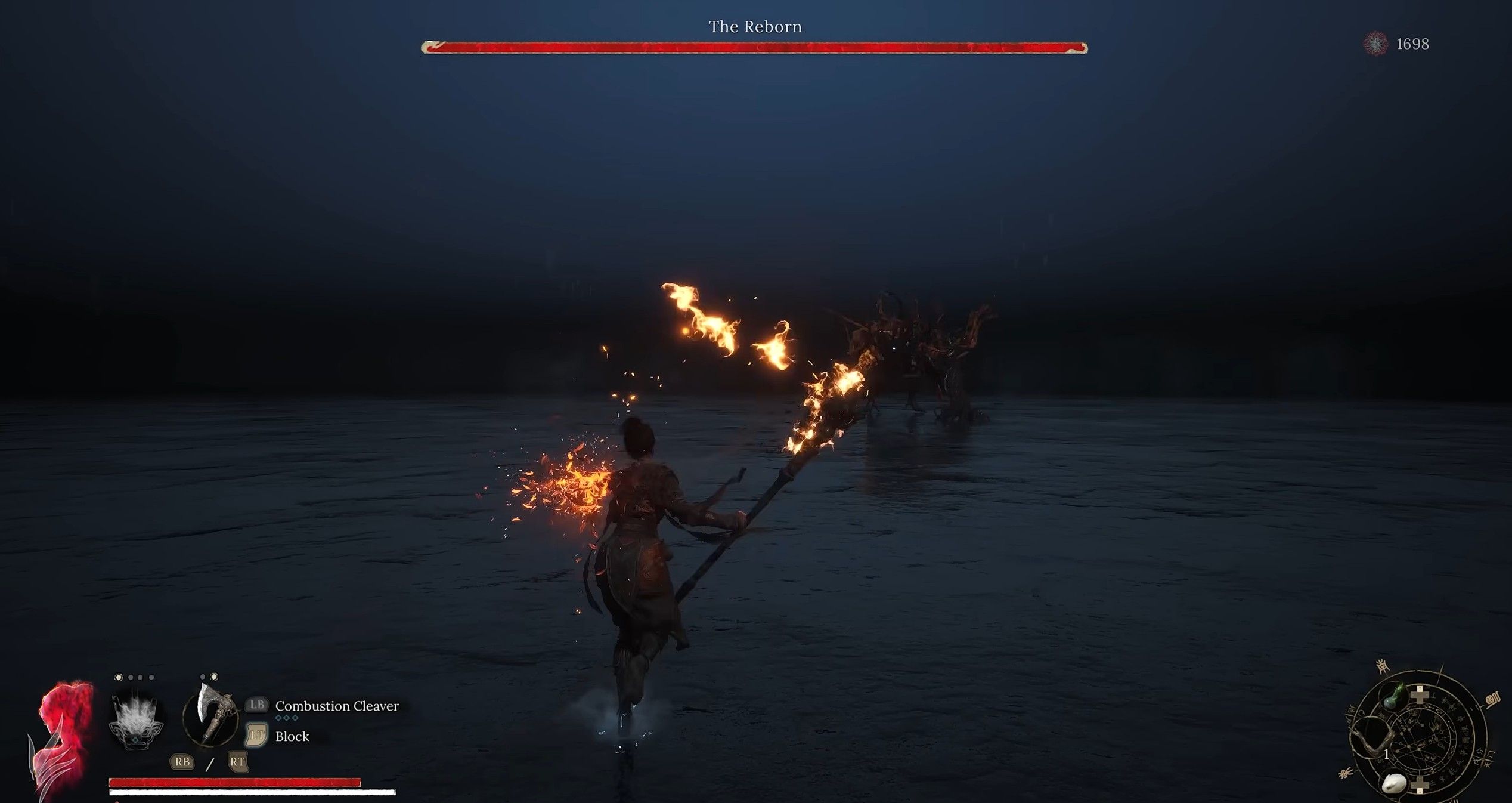Toggle the first filled skill charge dot
This screenshot has height=803, width=1512.
(119, 677)
